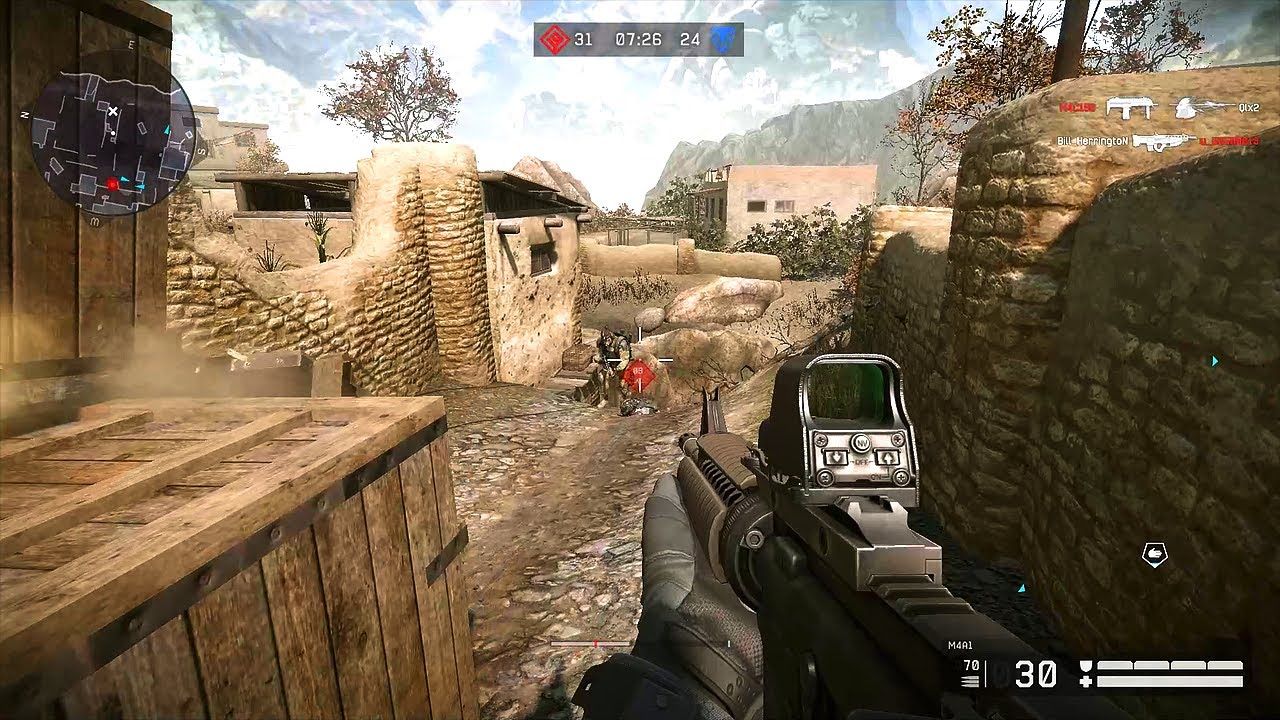
Task: Click the segmented armor bar at bottom right
Action: [1170, 663]
